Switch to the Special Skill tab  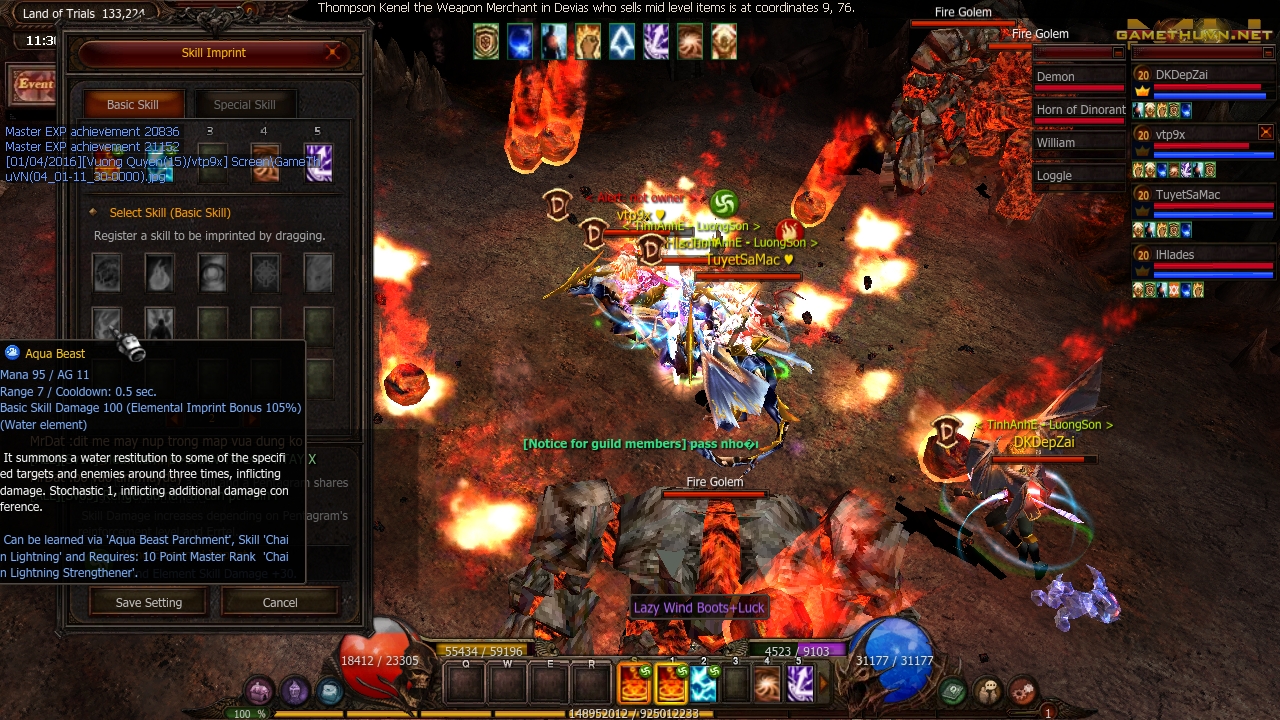(x=245, y=104)
